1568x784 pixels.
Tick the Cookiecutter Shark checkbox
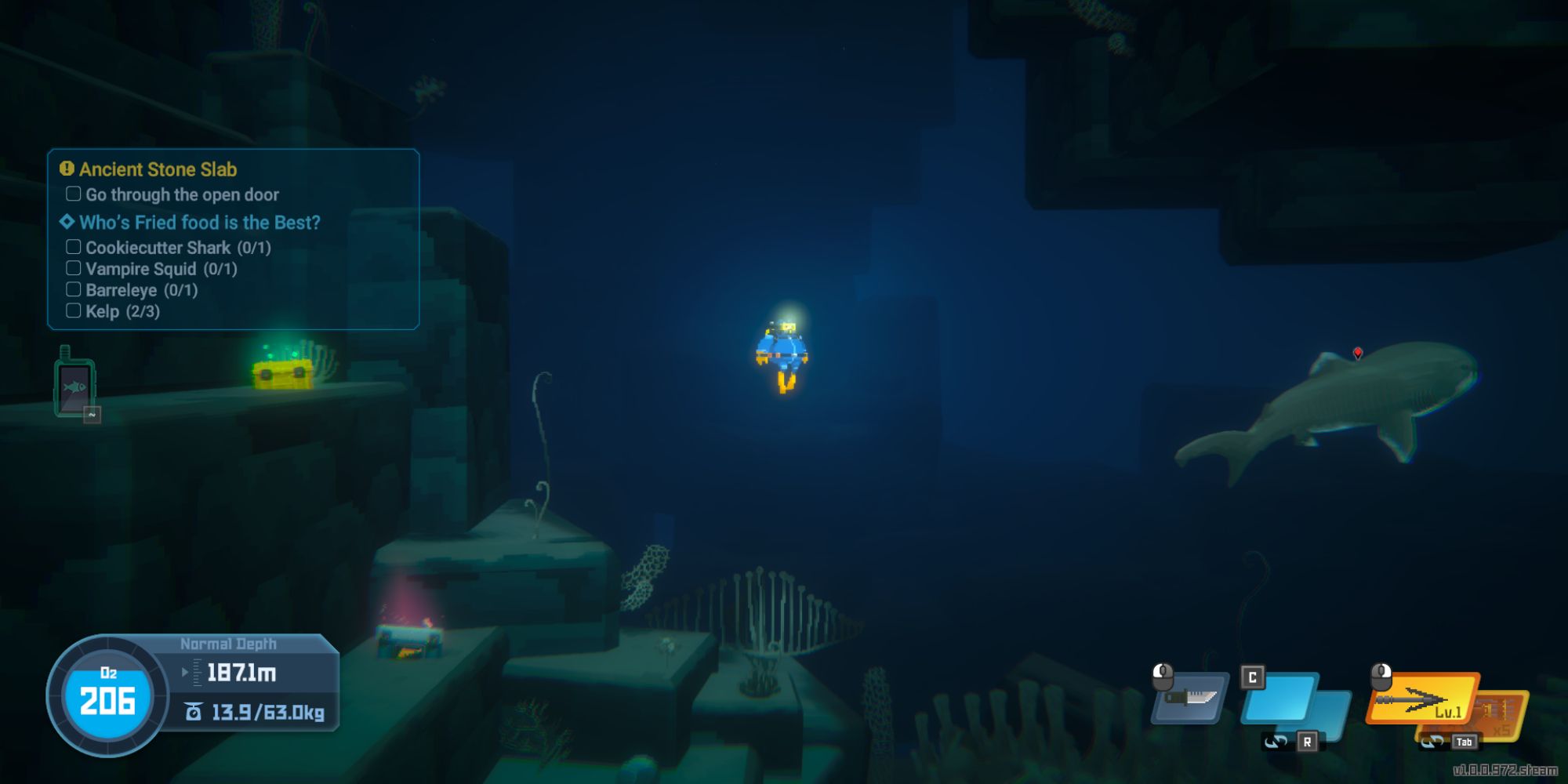[x=74, y=248]
